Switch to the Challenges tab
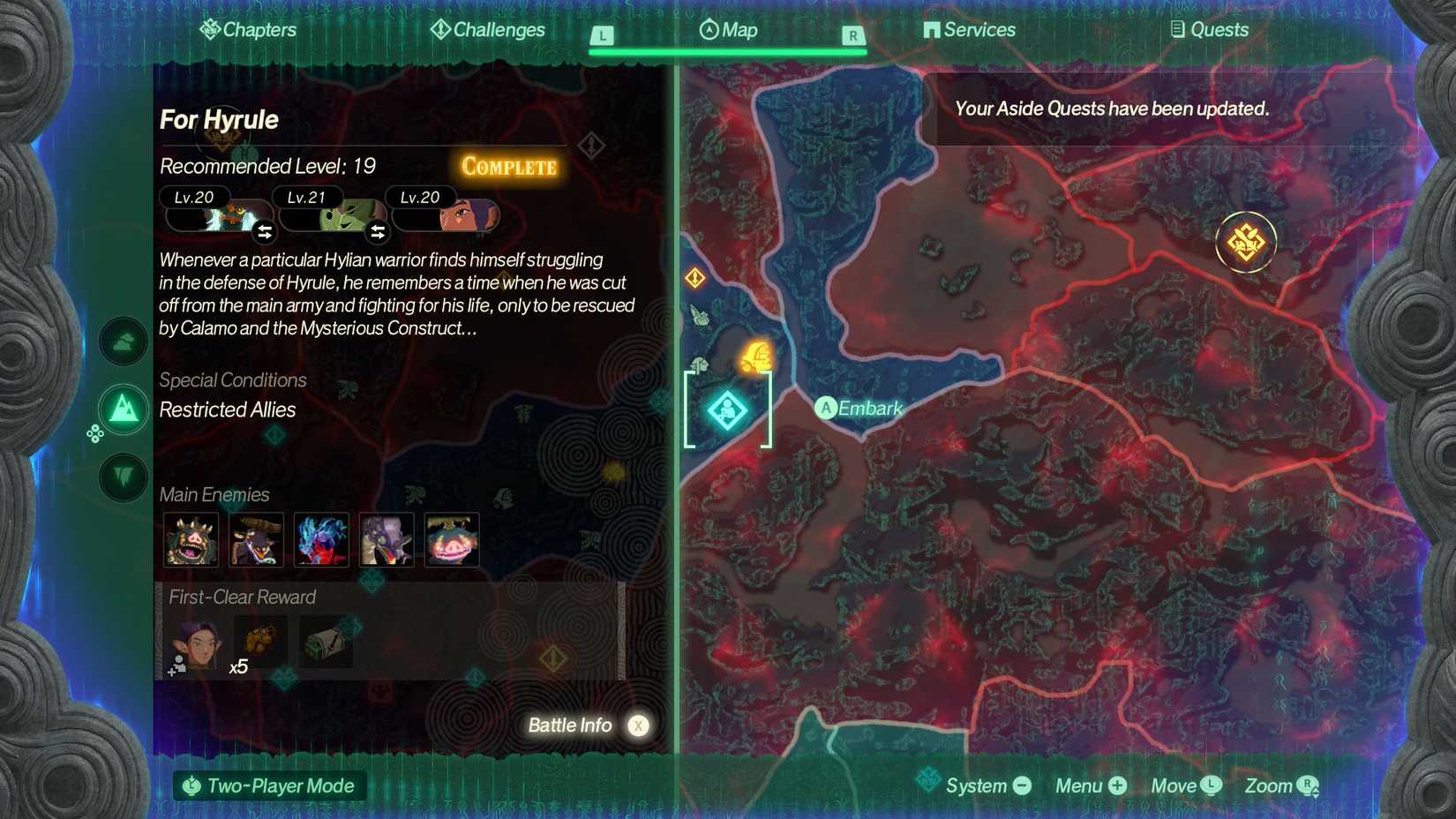This screenshot has height=819, width=1456. [x=486, y=29]
